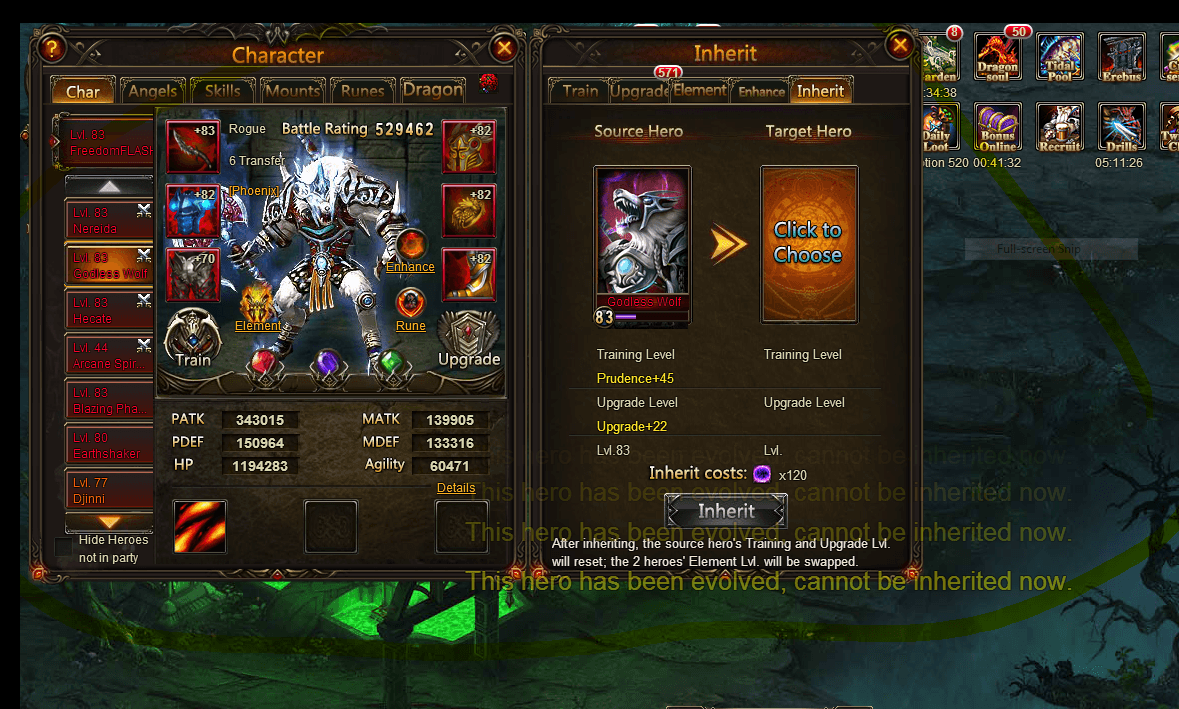Close the Inherit window
Screen dimensions: 1179x709
click(900, 45)
